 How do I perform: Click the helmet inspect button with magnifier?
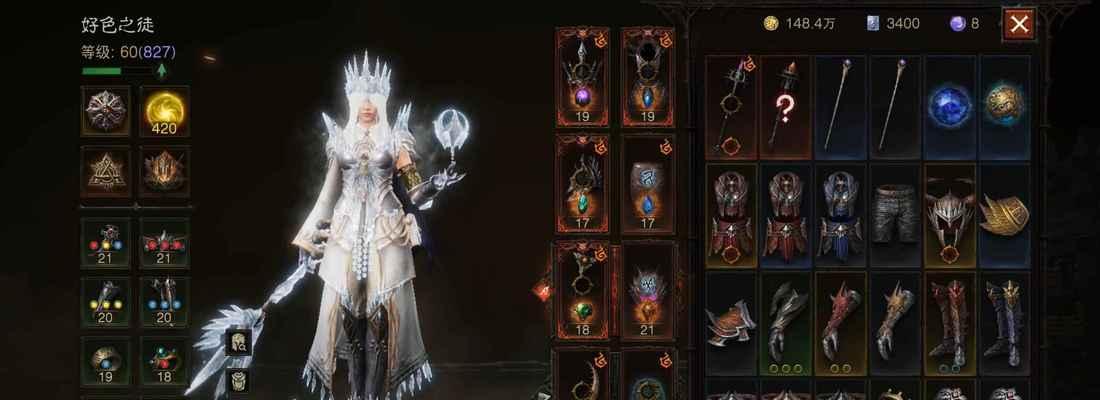pyautogui.click(x=239, y=343)
